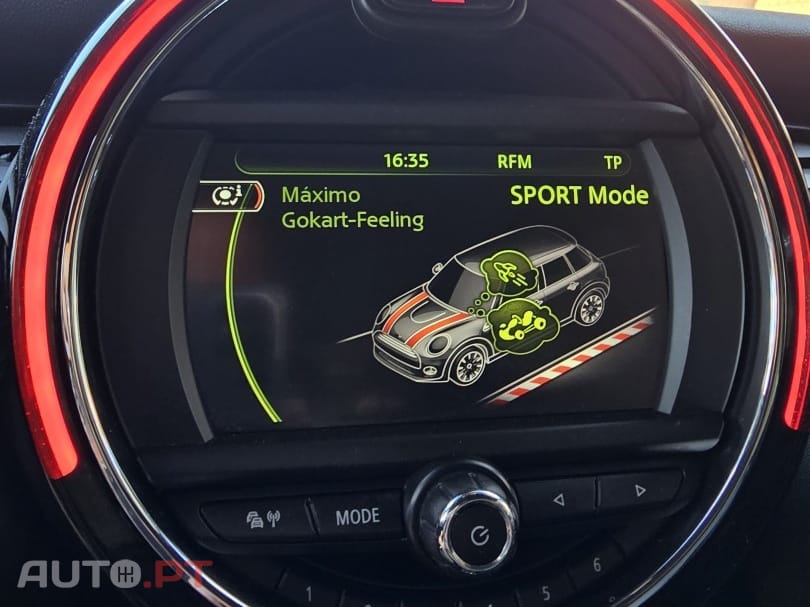Activate the traffic info car-and-signal button
This screenshot has width=810, height=607.
[x=264, y=518]
